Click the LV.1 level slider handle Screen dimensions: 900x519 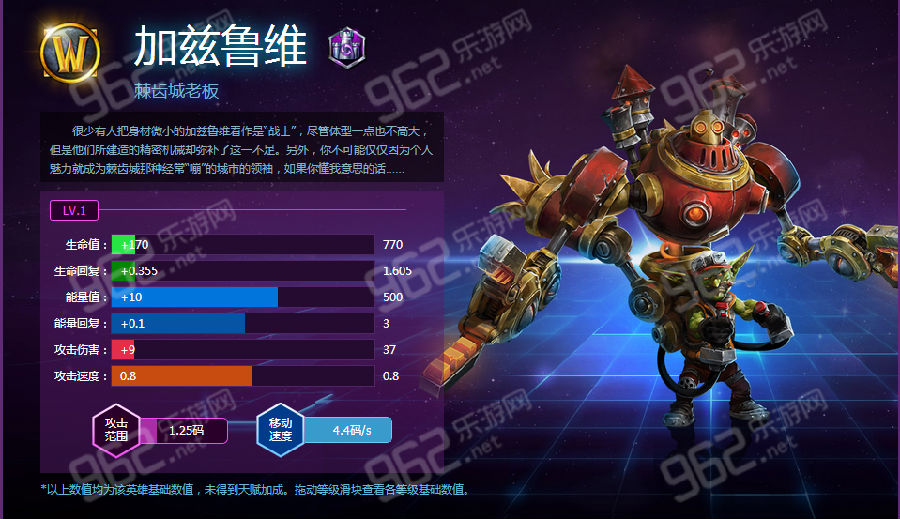tap(74, 210)
